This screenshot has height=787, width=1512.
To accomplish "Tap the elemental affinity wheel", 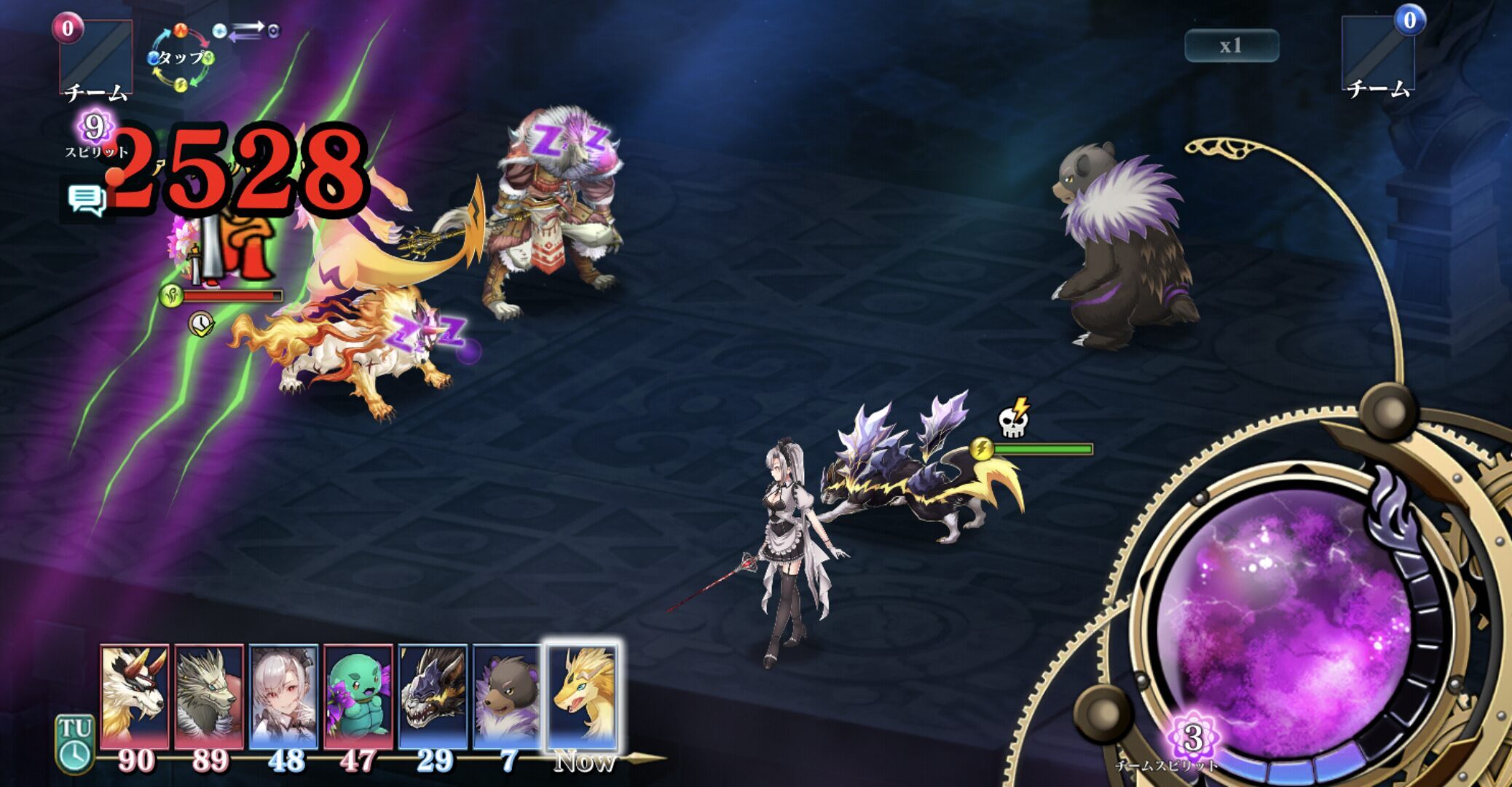I will 181,58.
